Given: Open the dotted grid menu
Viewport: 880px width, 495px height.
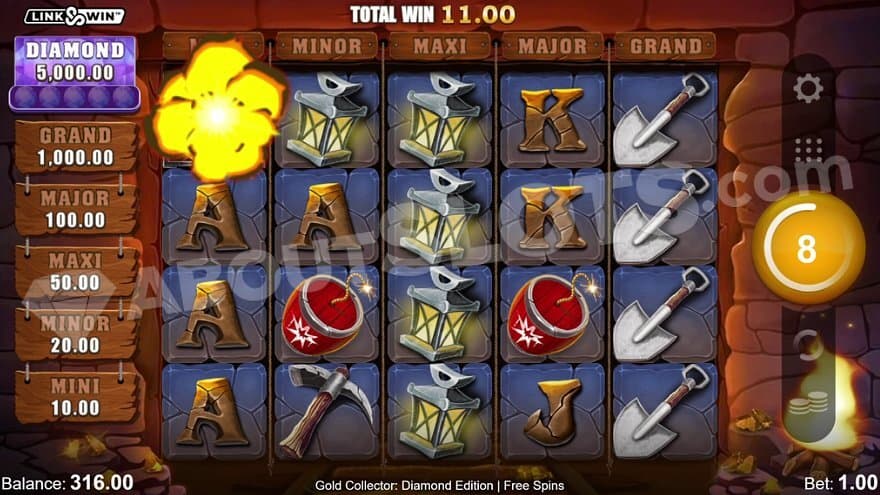Looking at the screenshot, I should pyautogui.click(x=808, y=150).
